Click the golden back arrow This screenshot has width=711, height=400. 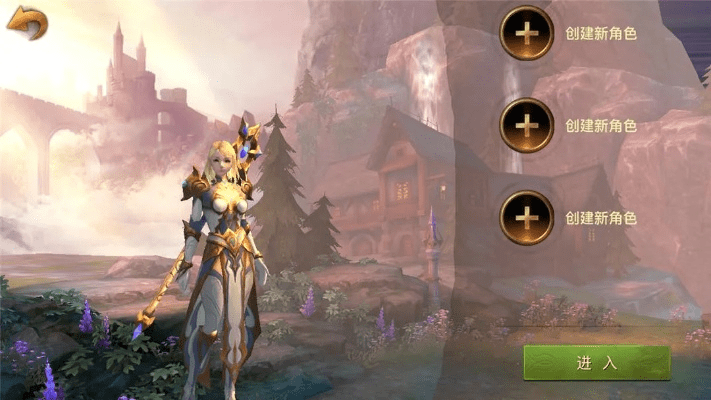pyautogui.click(x=27, y=22)
